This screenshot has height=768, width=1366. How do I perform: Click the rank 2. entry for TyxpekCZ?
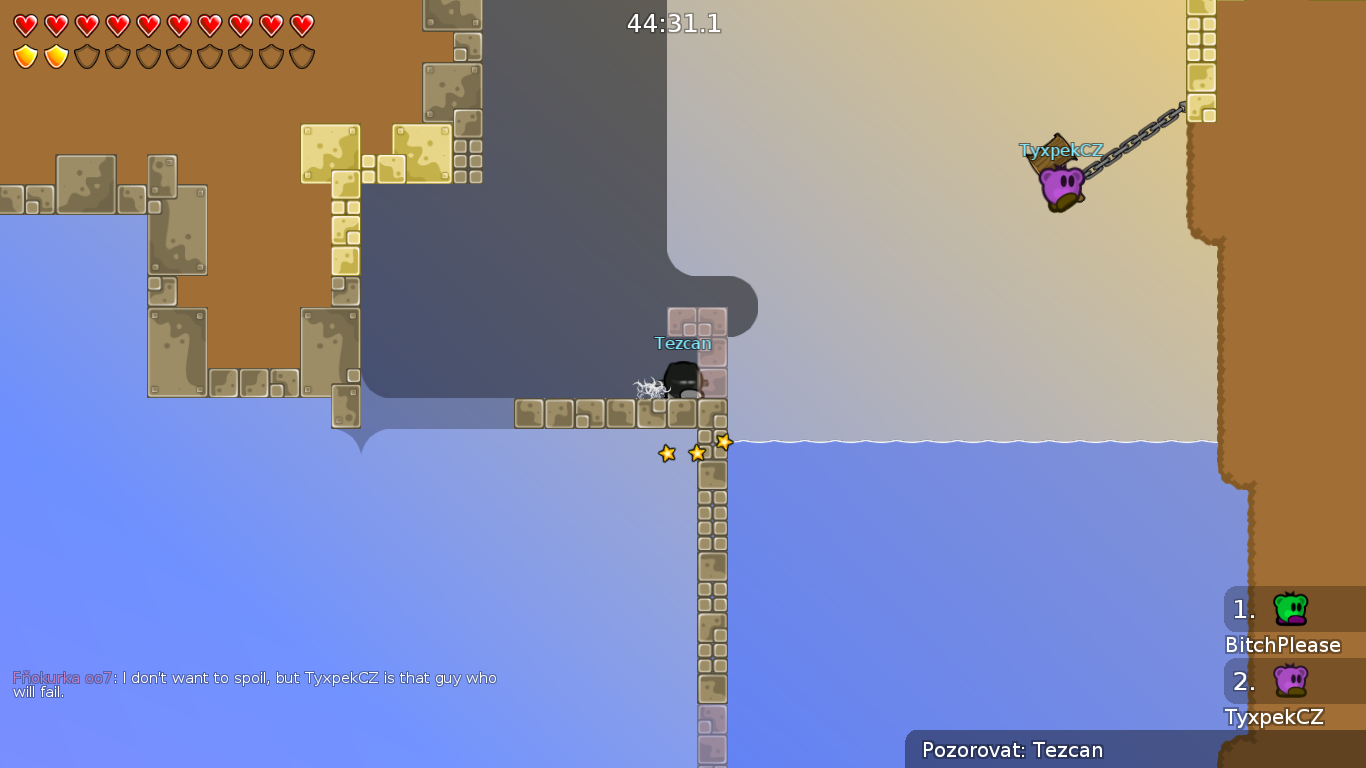[x=1243, y=680]
